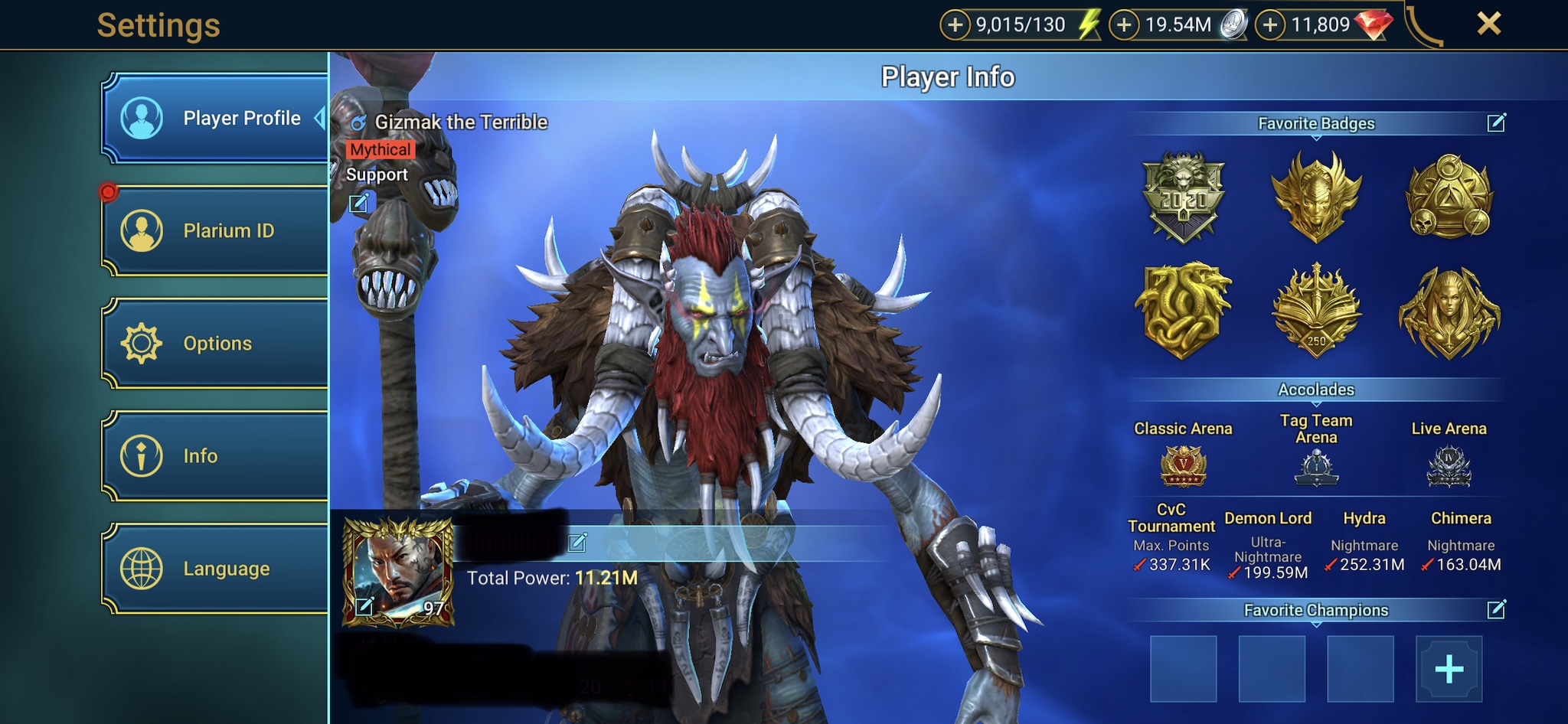View the Classic Arena accolade emblem
This screenshot has width=1568, height=724.
pos(1183,466)
